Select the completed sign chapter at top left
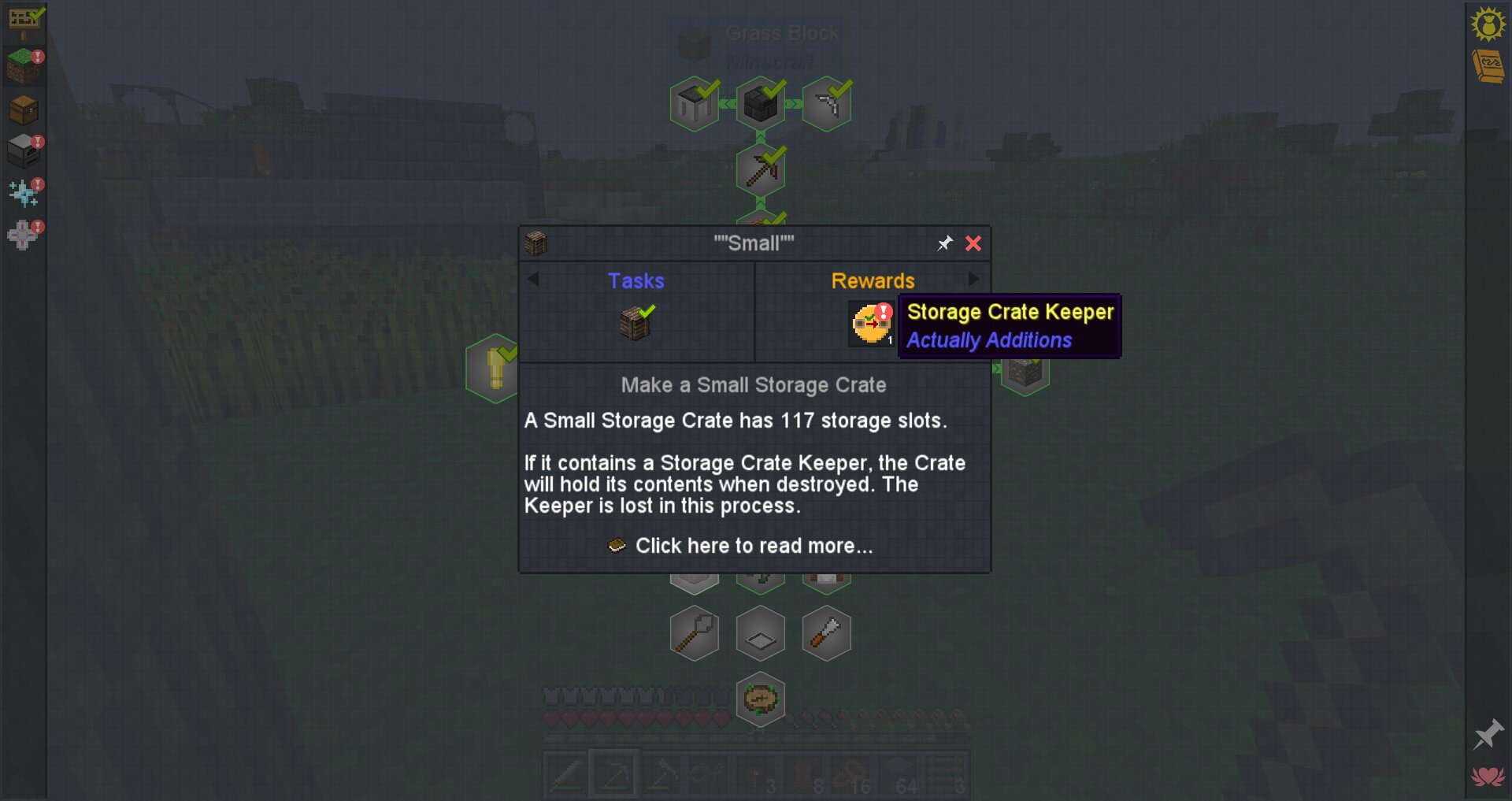 (24, 21)
